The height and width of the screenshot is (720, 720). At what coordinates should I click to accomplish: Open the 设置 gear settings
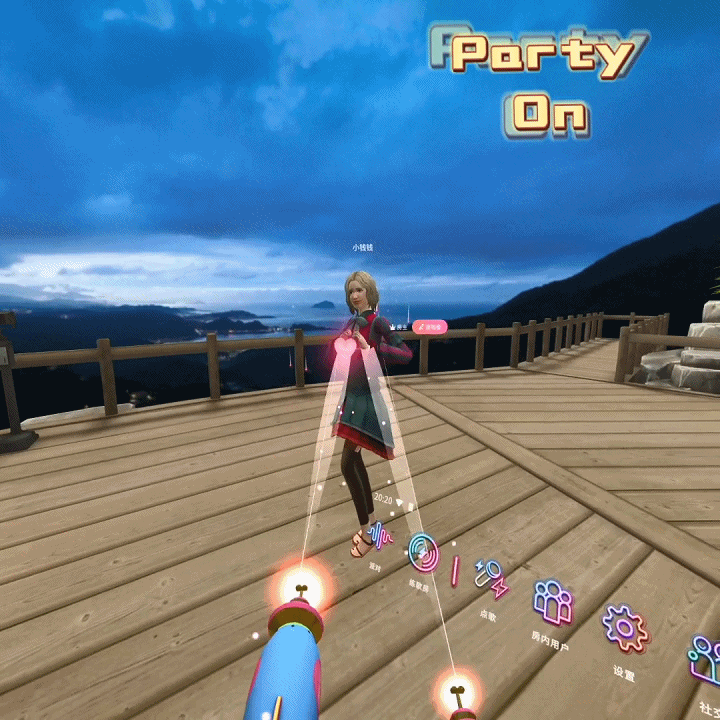coord(624,629)
